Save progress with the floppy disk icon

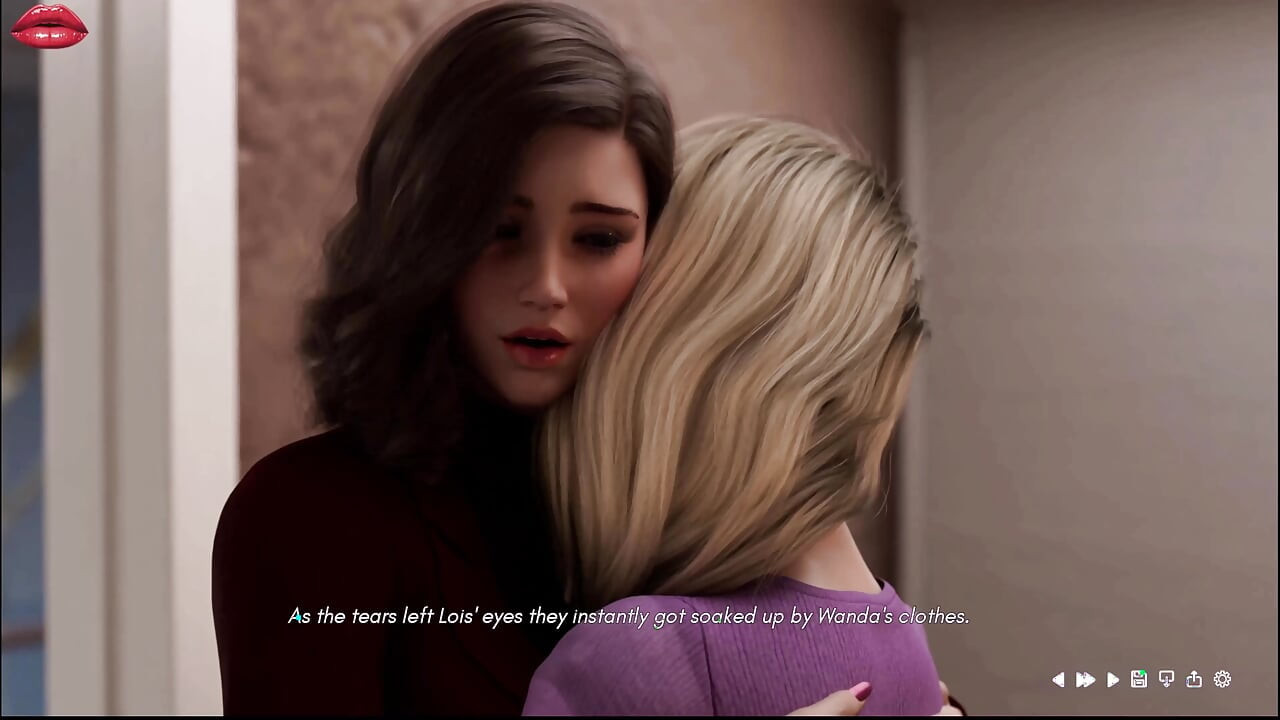coord(1138,679)
